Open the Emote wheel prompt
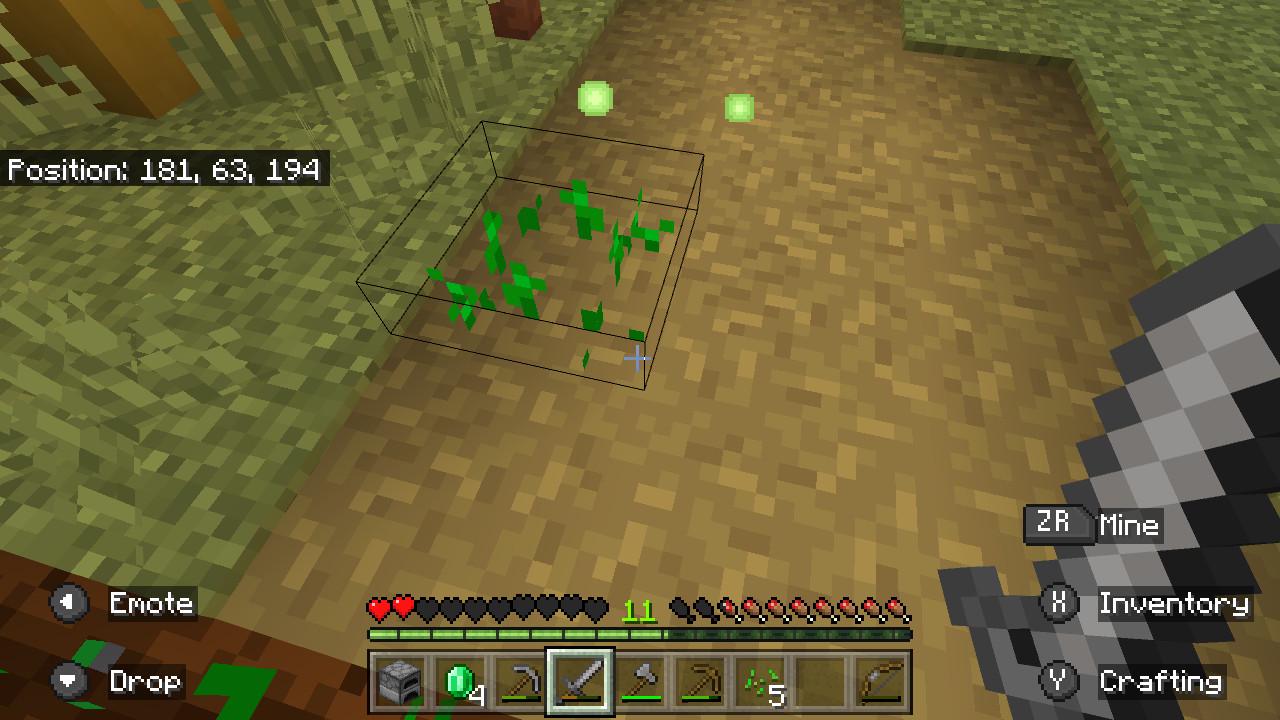1280x720 pixels. point(68,604)
